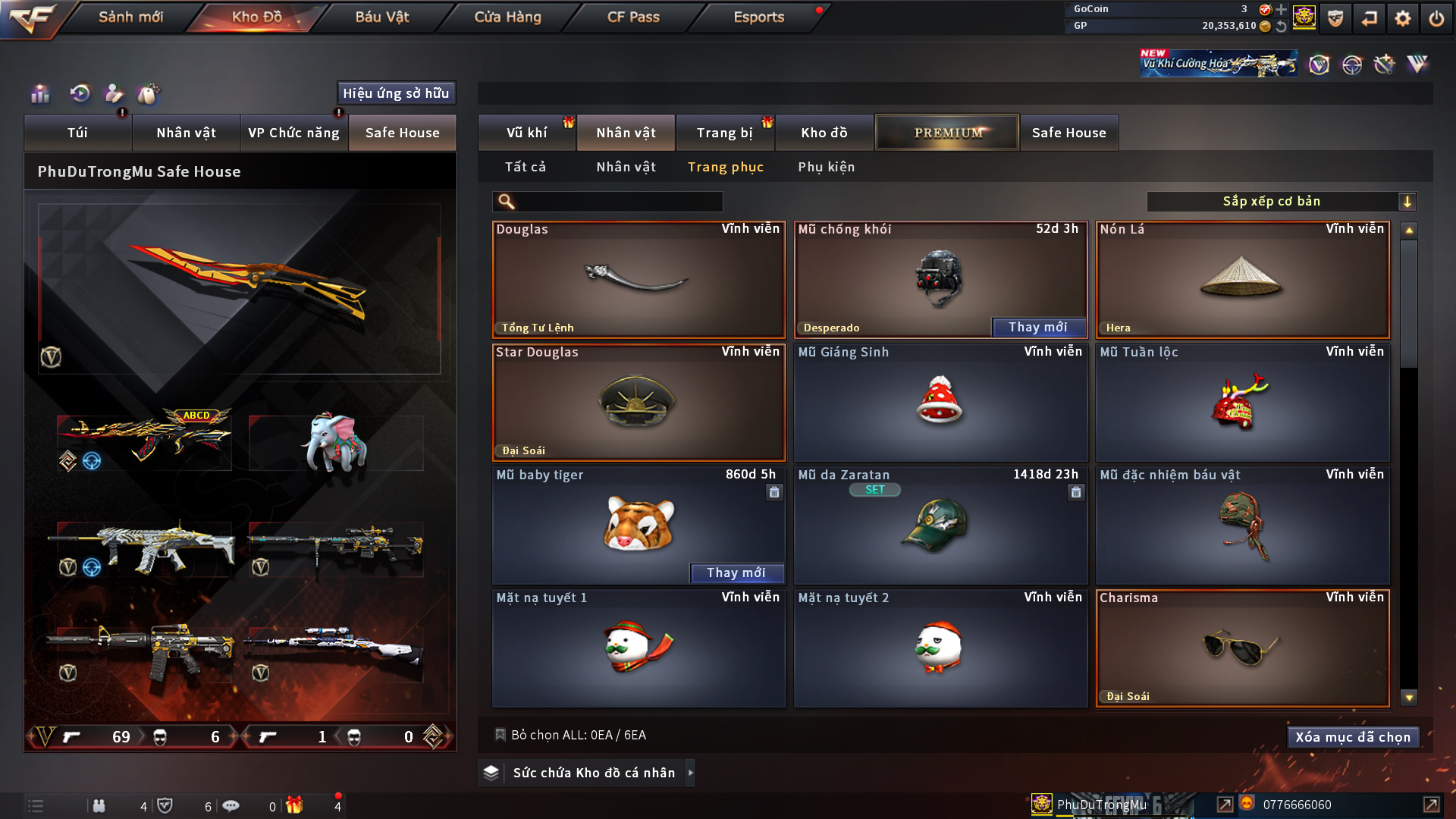Click the power exit button
Screen dimensions: 1456x819
click(x=1436, y=18)
